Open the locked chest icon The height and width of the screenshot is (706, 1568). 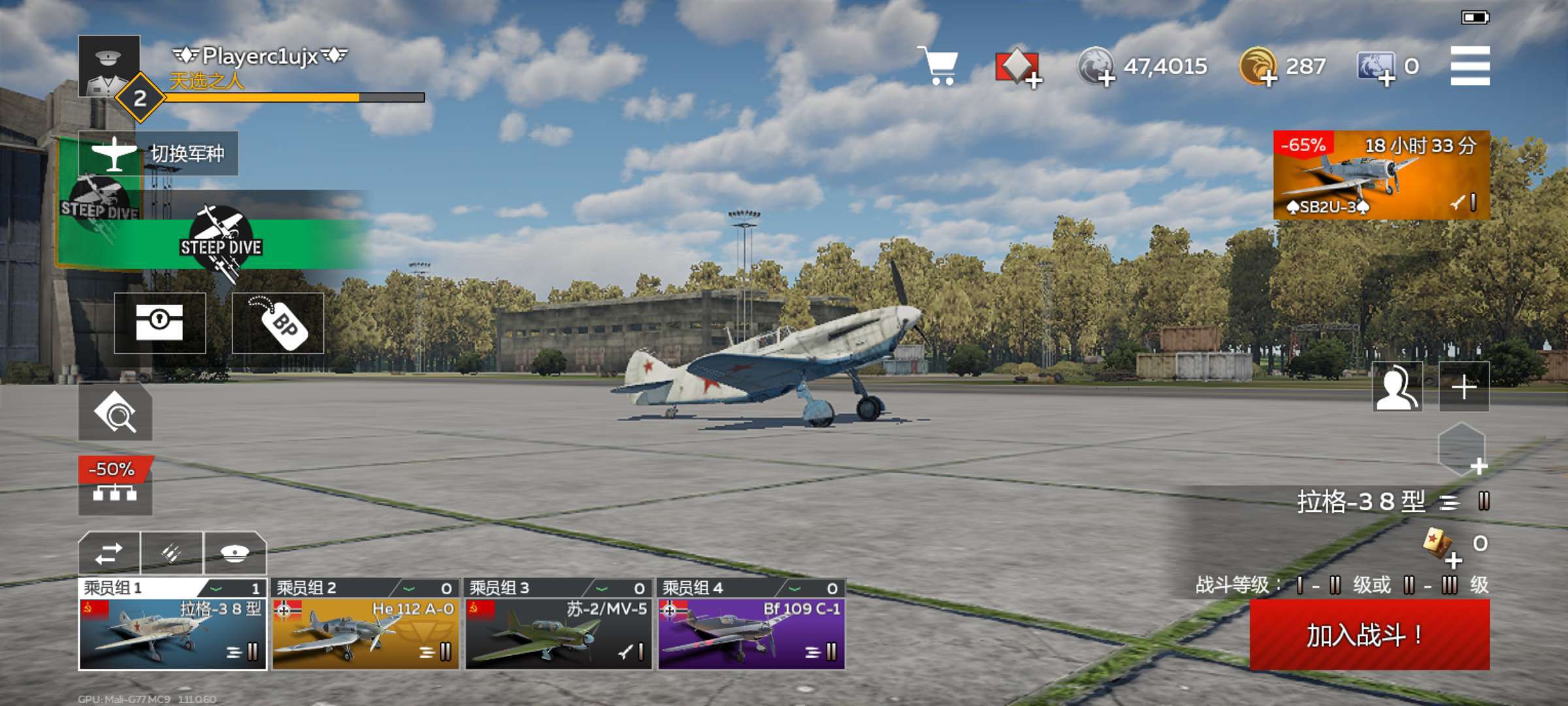(160, 323)
